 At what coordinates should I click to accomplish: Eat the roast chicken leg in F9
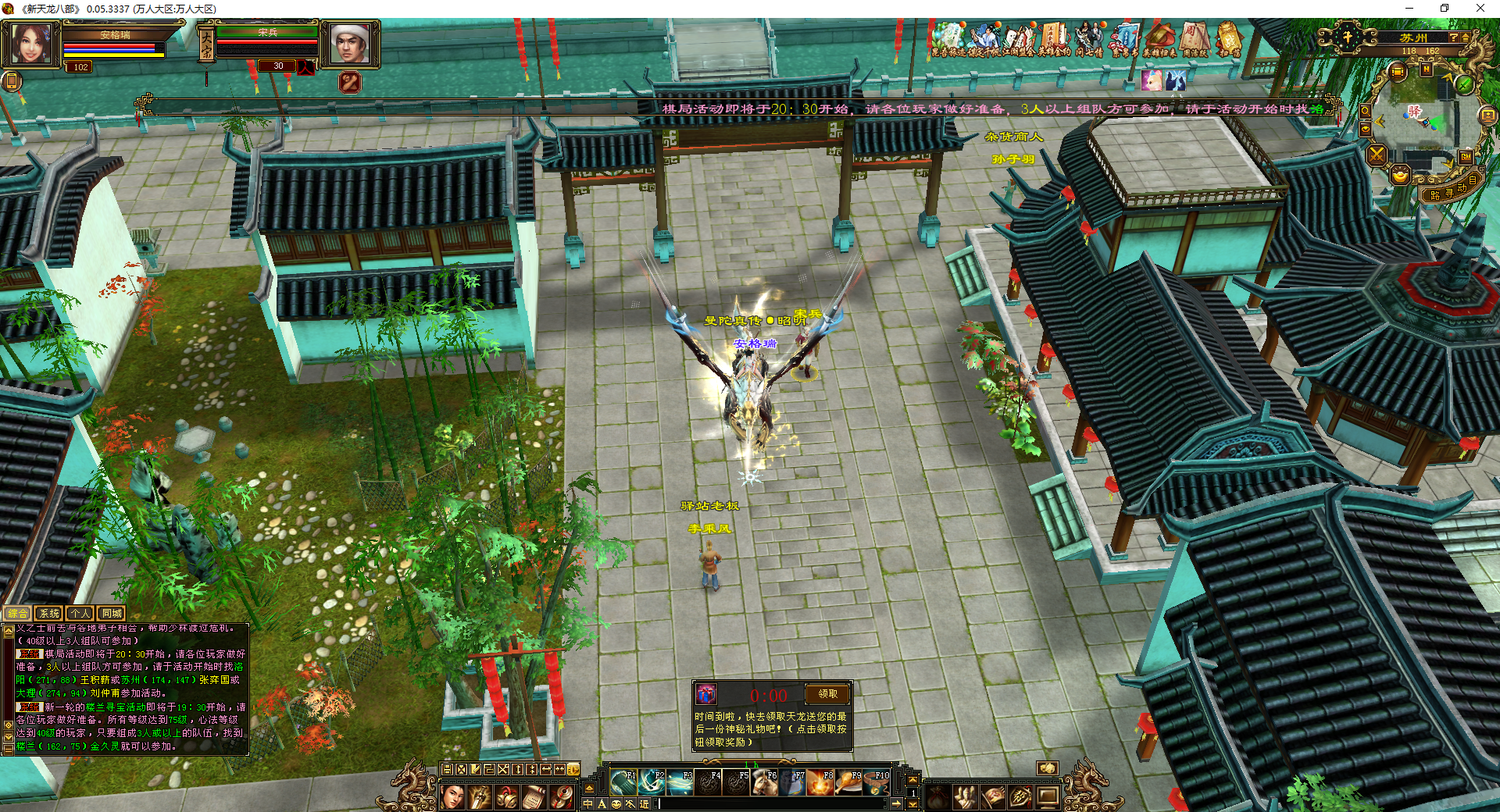(x=848, y=782)
